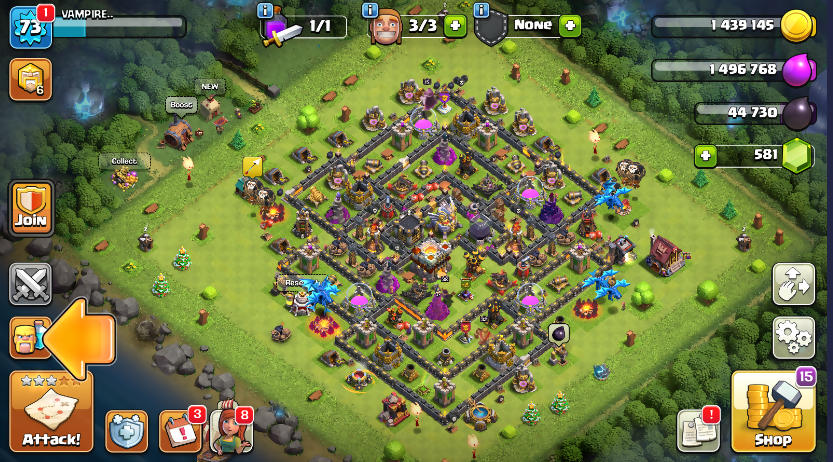This screenshot has width=833, height=462.
Task: Select the villager girl icon with badge 8
Action: point(229,430)
